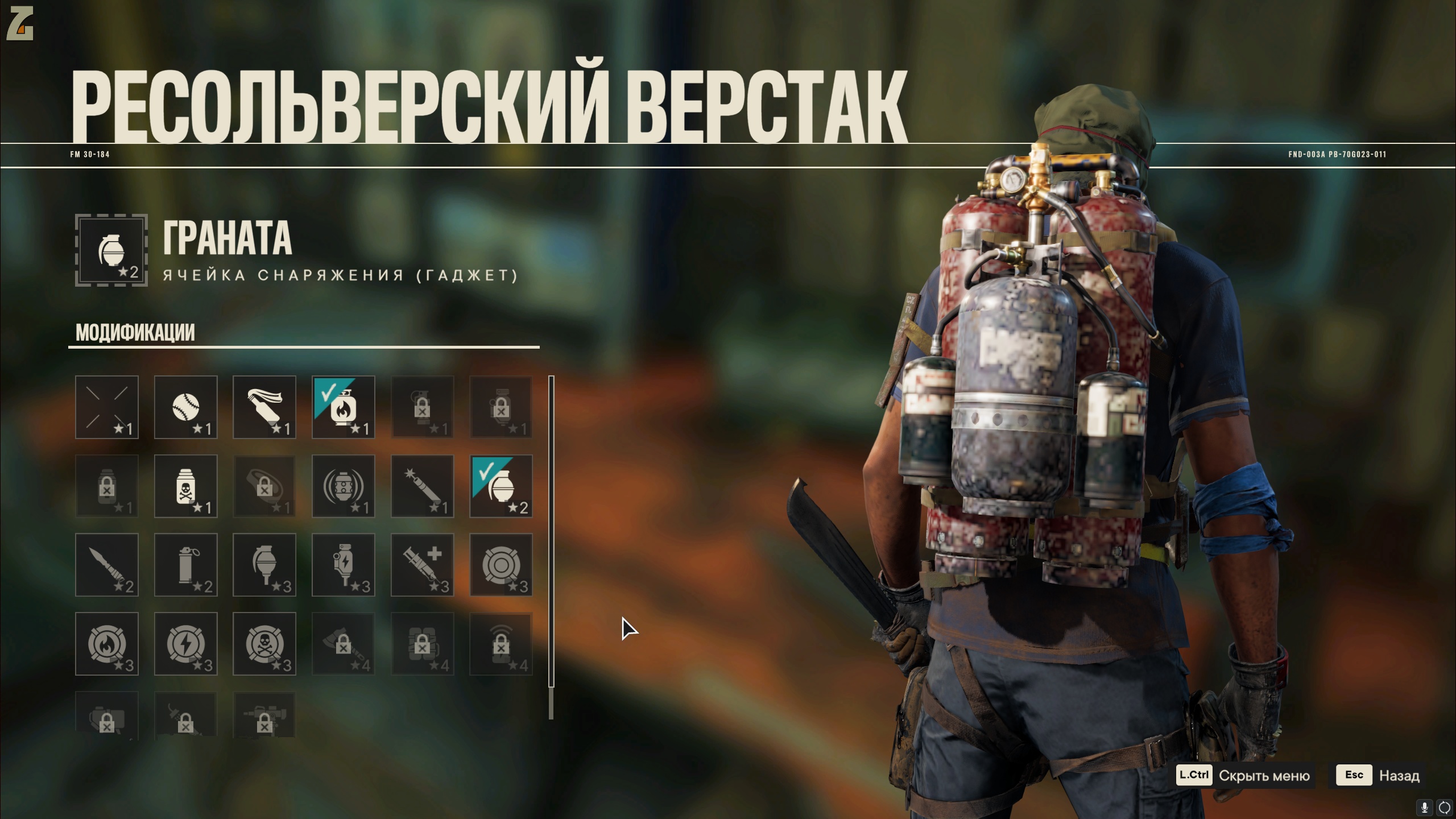Pick the Molotov cocktail bottle gadget

pyautogui.click(x=264, y=407)
